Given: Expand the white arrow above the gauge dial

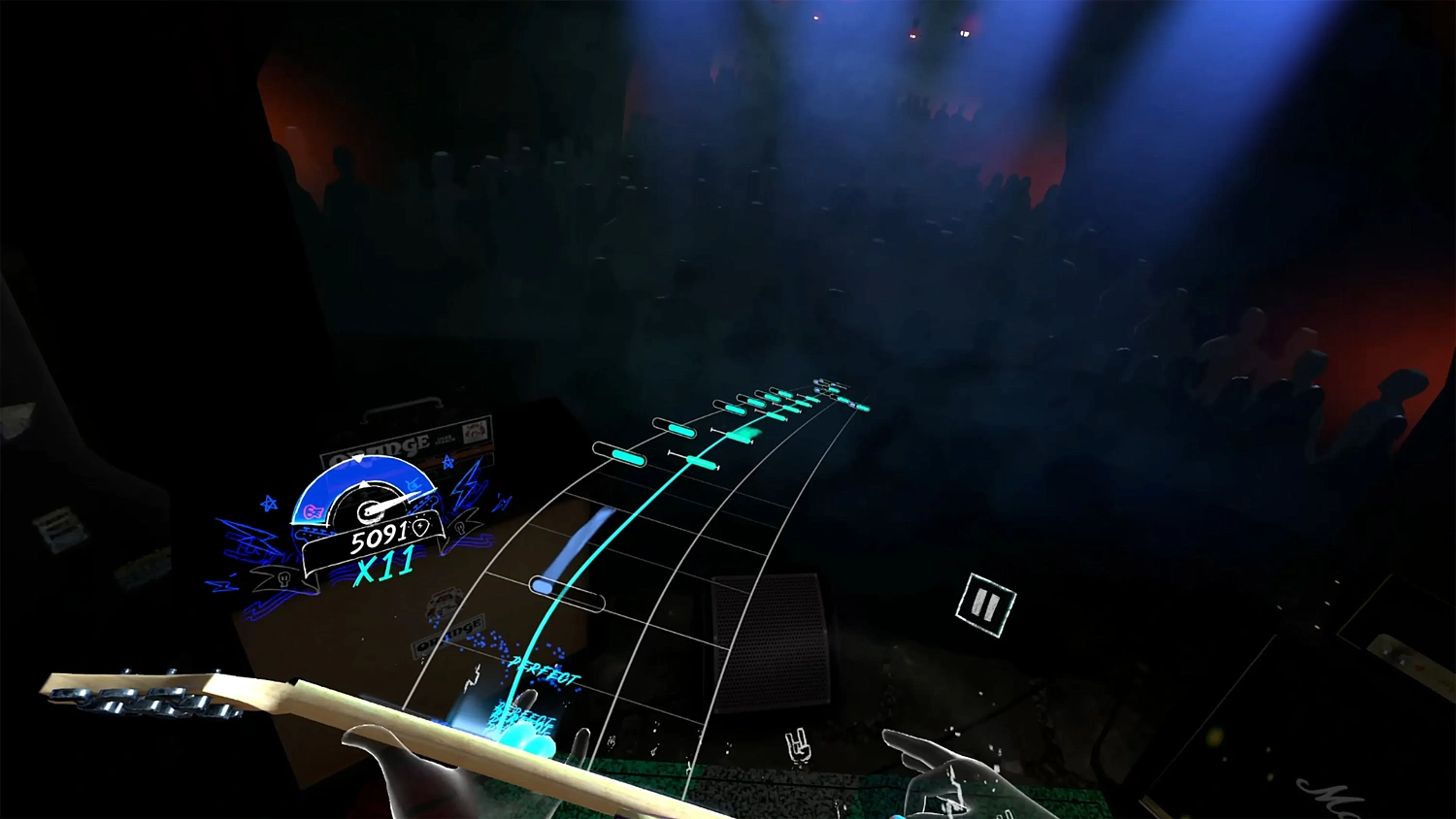Looking at the screenshot, I should [x=357, y=456].
